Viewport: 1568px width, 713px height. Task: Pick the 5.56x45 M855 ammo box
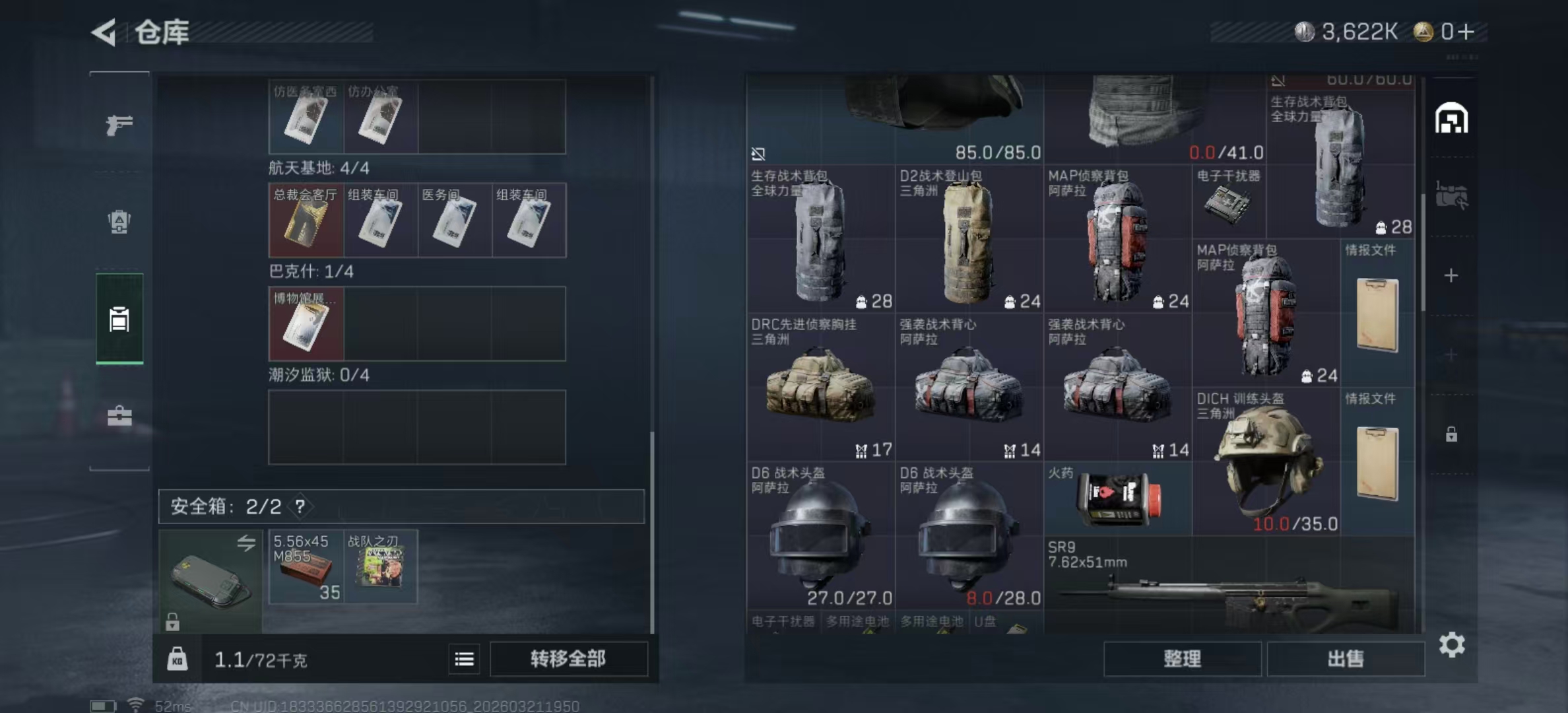[306, 567]
